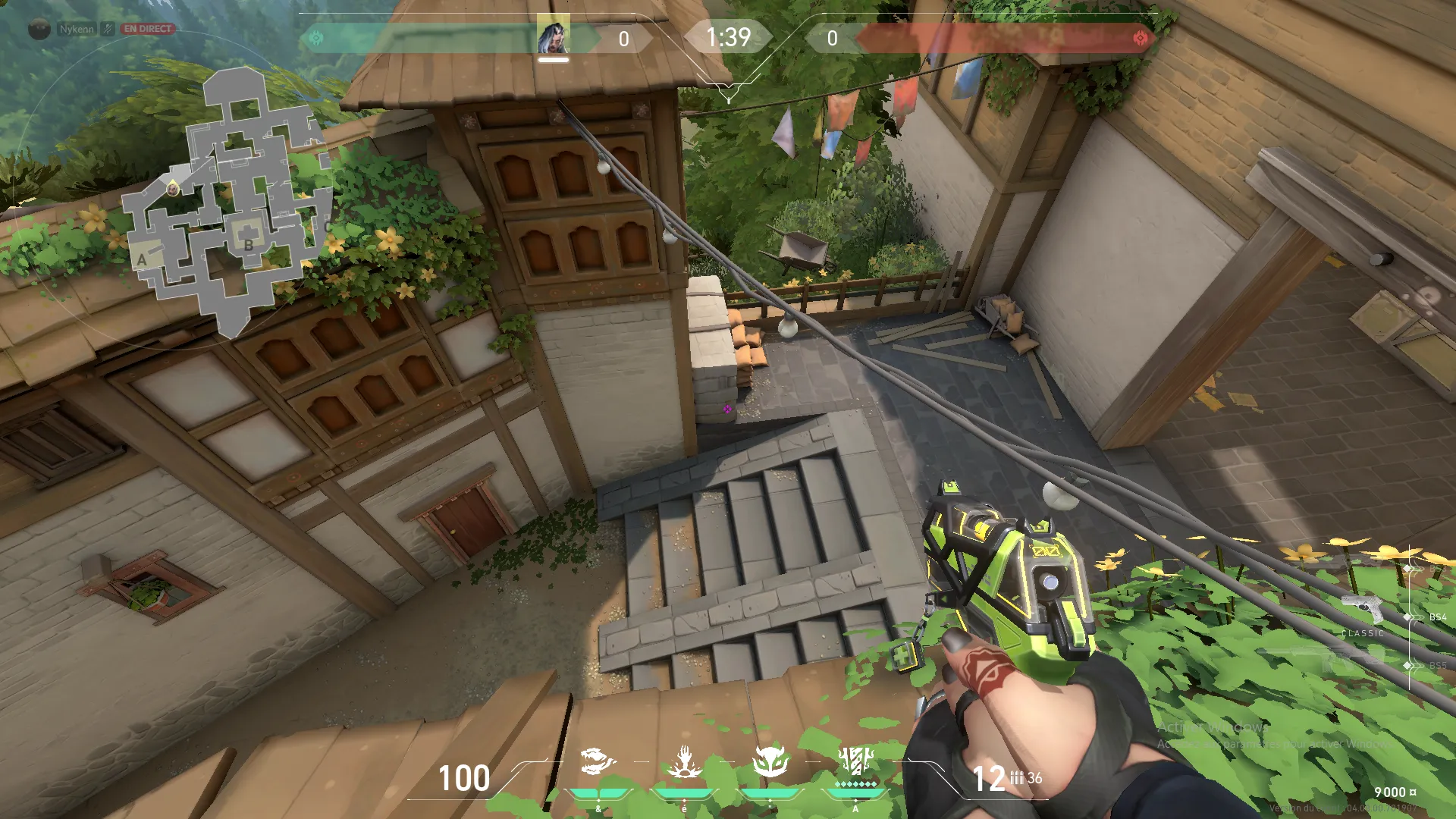
Task: Trigger the Nightfall ultimate ability icon
Action: click(856, 761)
